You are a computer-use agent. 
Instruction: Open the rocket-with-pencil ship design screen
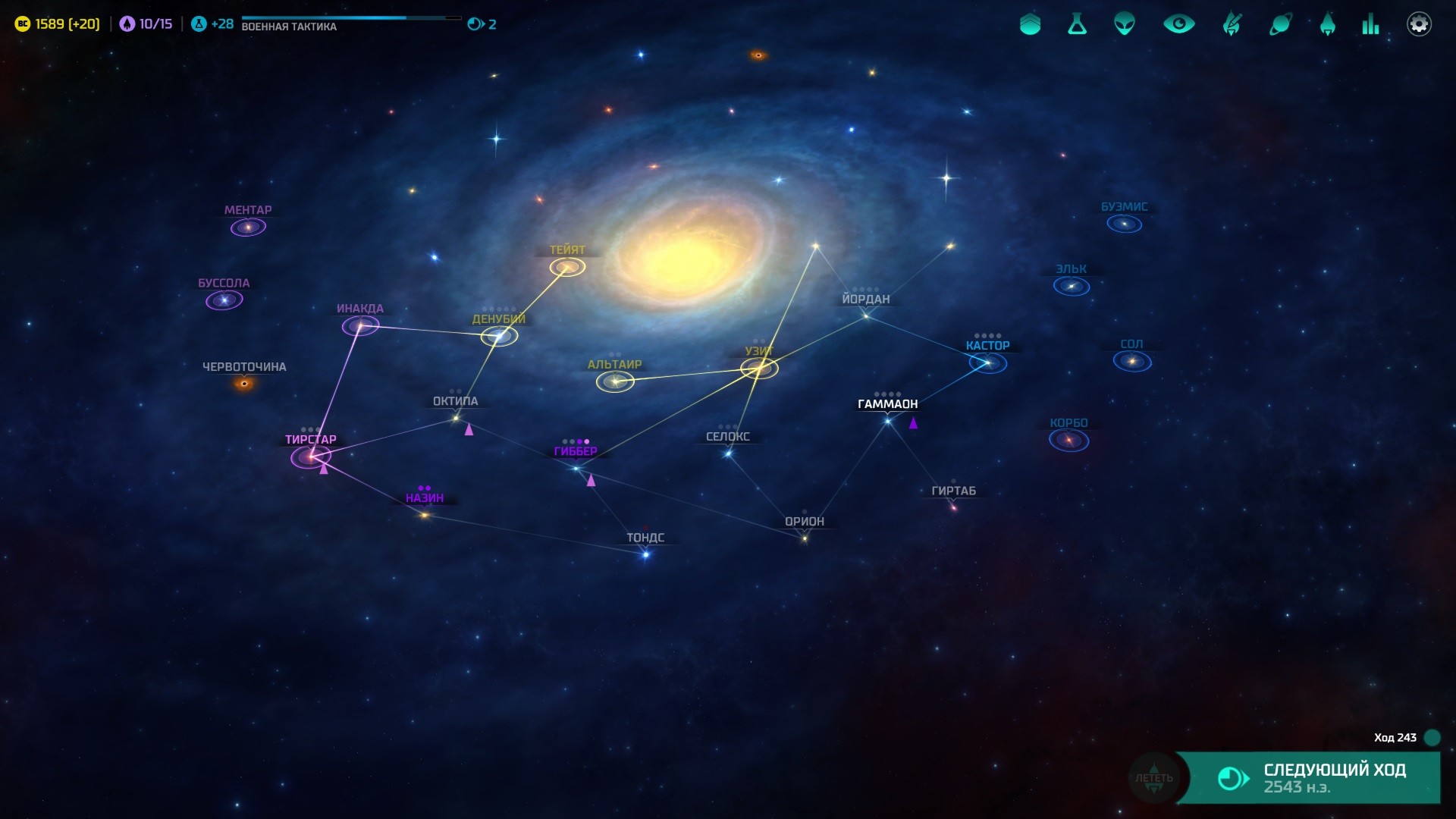[x=1232, y=24]
